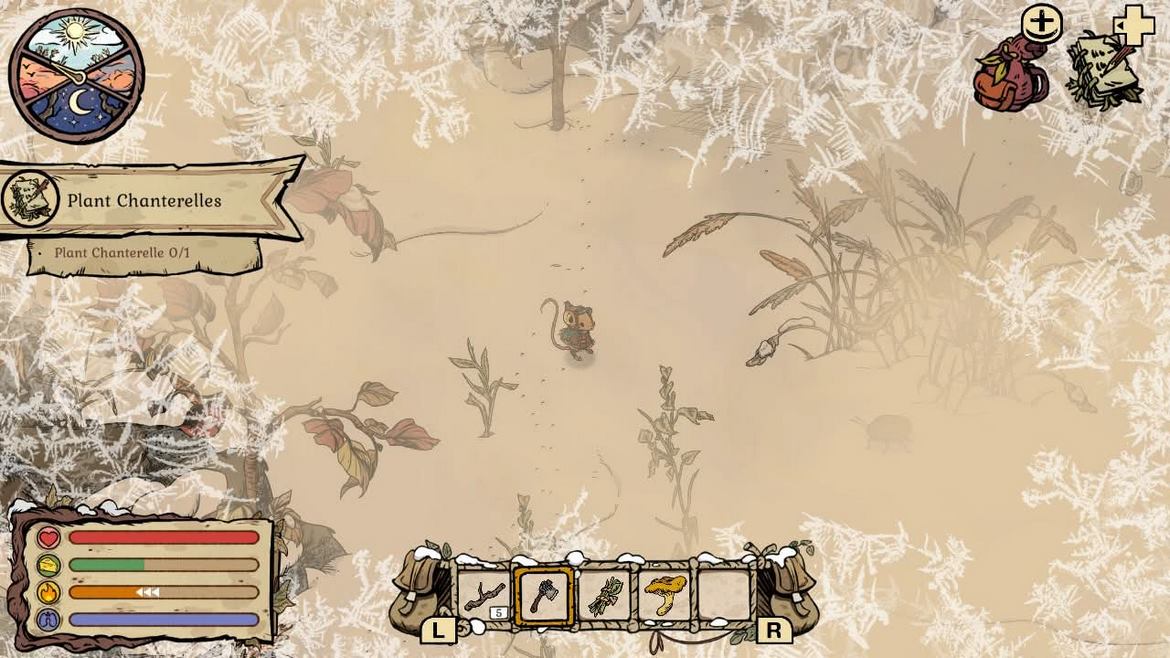Select the stone axe hotbar slot
The image size is (1170, 658).
(x=545, y=596)
